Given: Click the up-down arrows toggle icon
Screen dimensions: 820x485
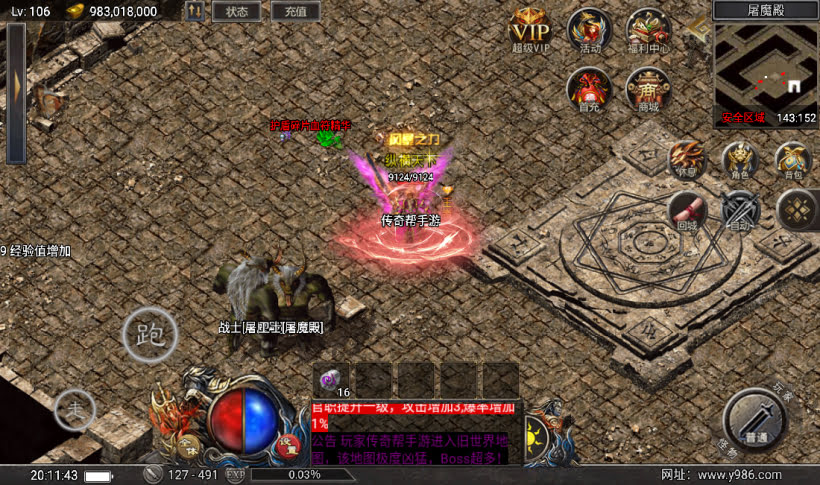Looking at the screenshot, I should (x=195, y=12).
